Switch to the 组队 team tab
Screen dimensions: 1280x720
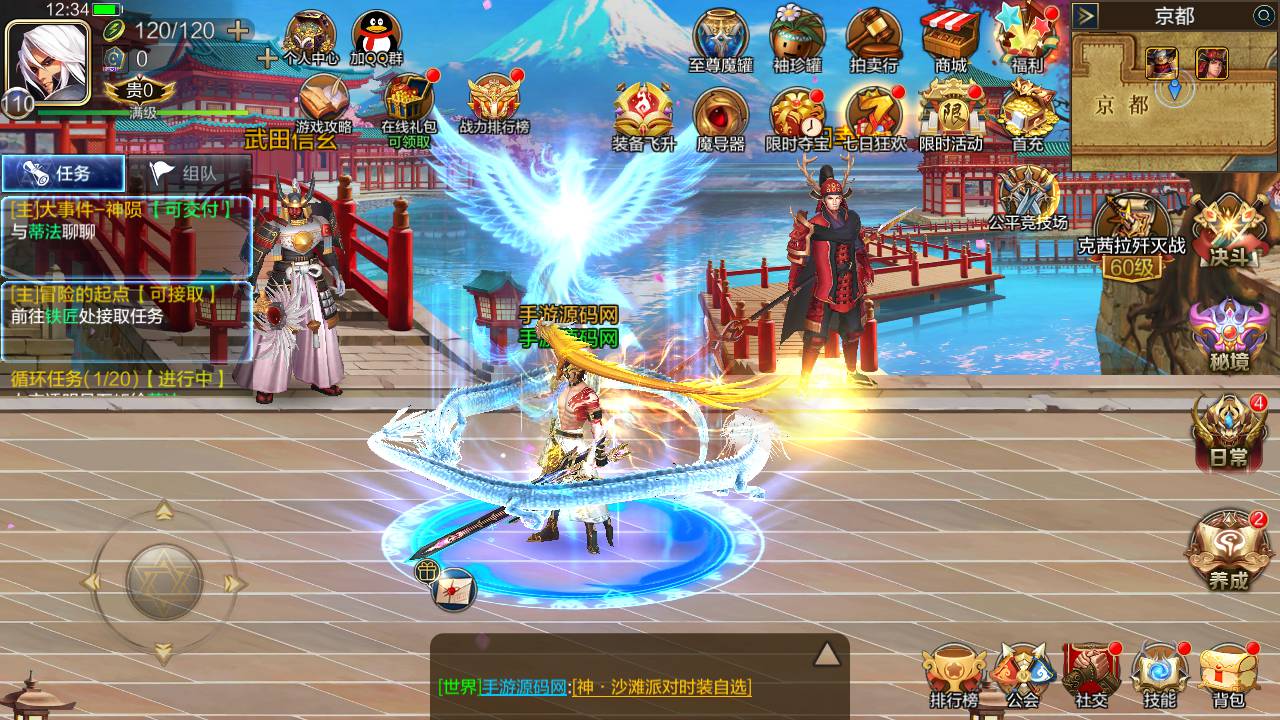(188, 173)
